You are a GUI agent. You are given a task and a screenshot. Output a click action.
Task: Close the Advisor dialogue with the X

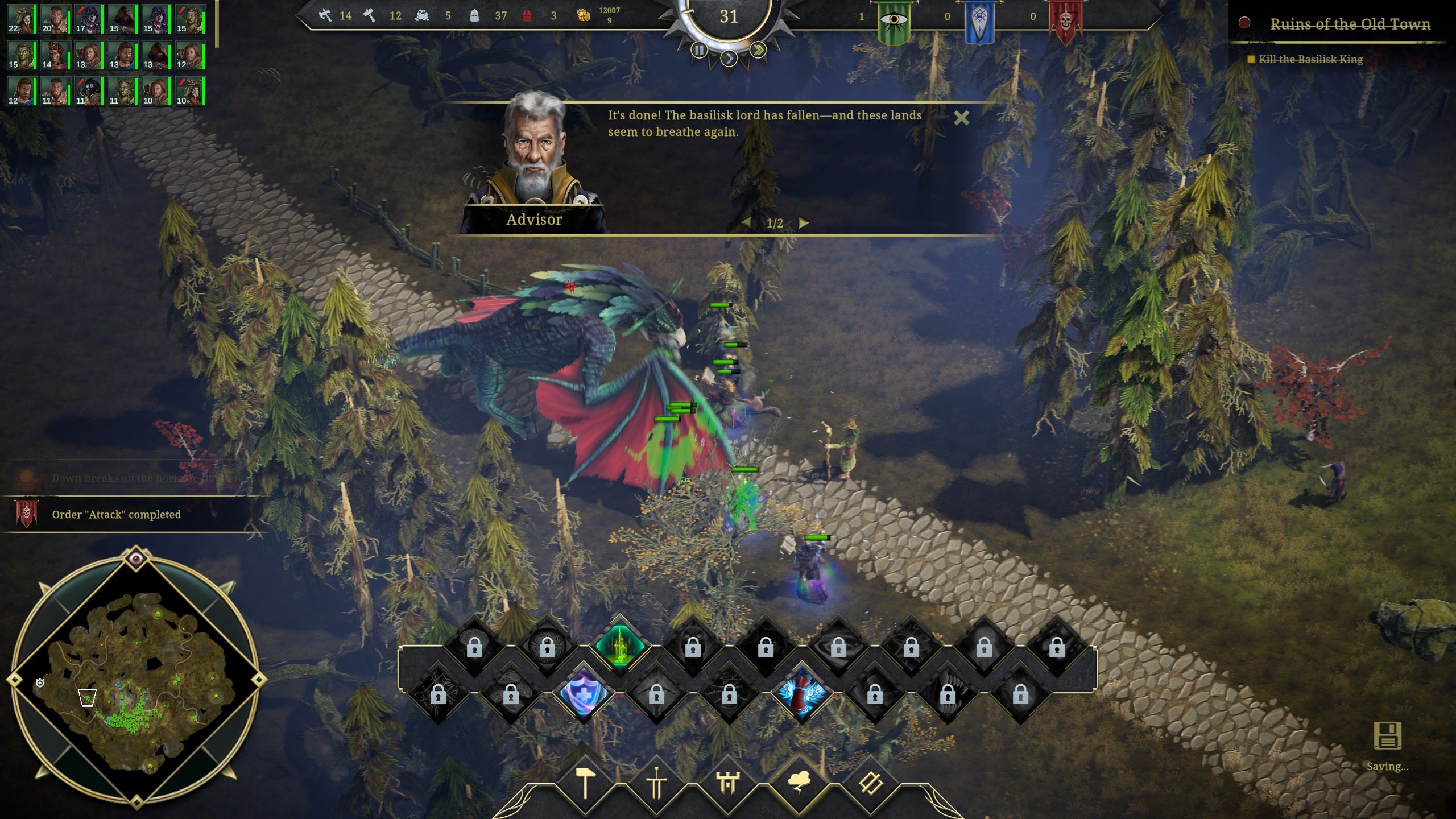961,118
